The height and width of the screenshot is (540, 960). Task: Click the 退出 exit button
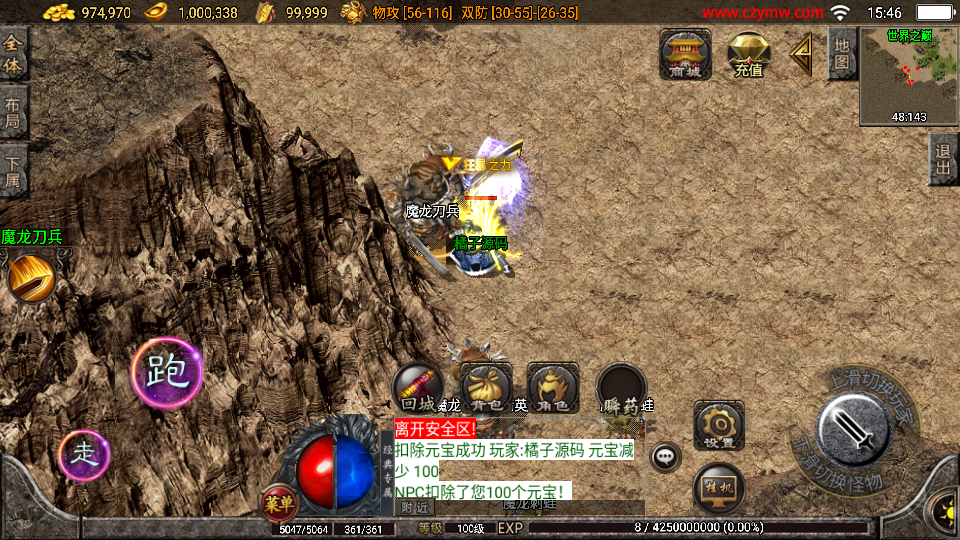942,159
